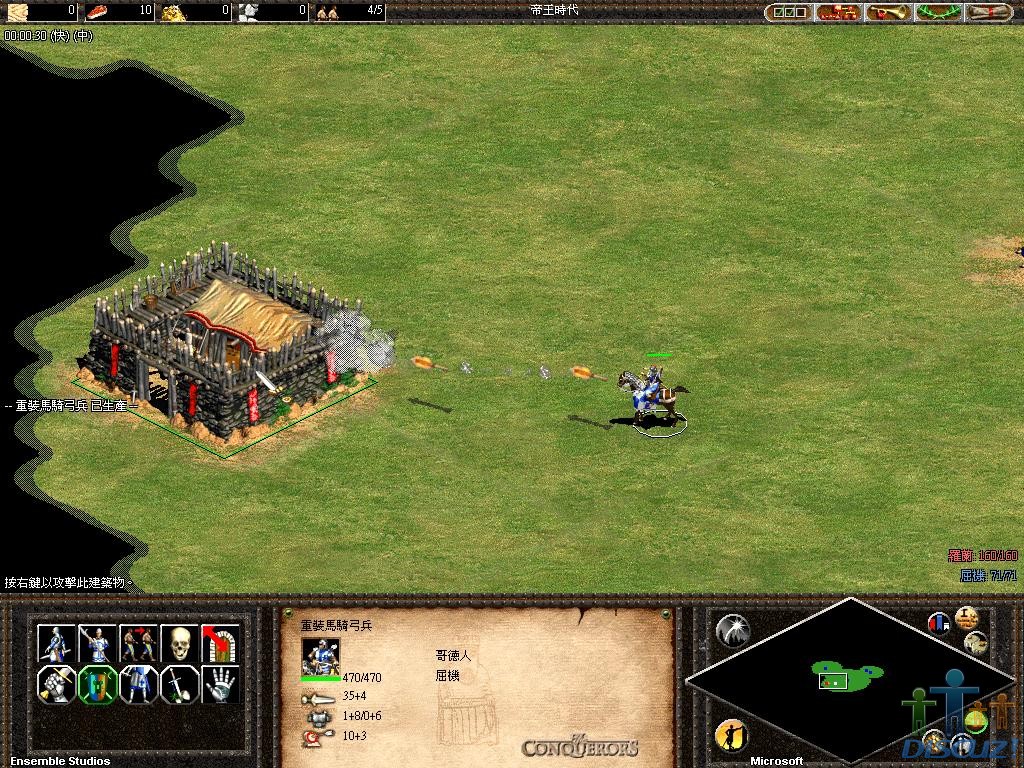Click the heavy cavalry archer portrait
Screen dimensions: 1024x768
(321, 655)
